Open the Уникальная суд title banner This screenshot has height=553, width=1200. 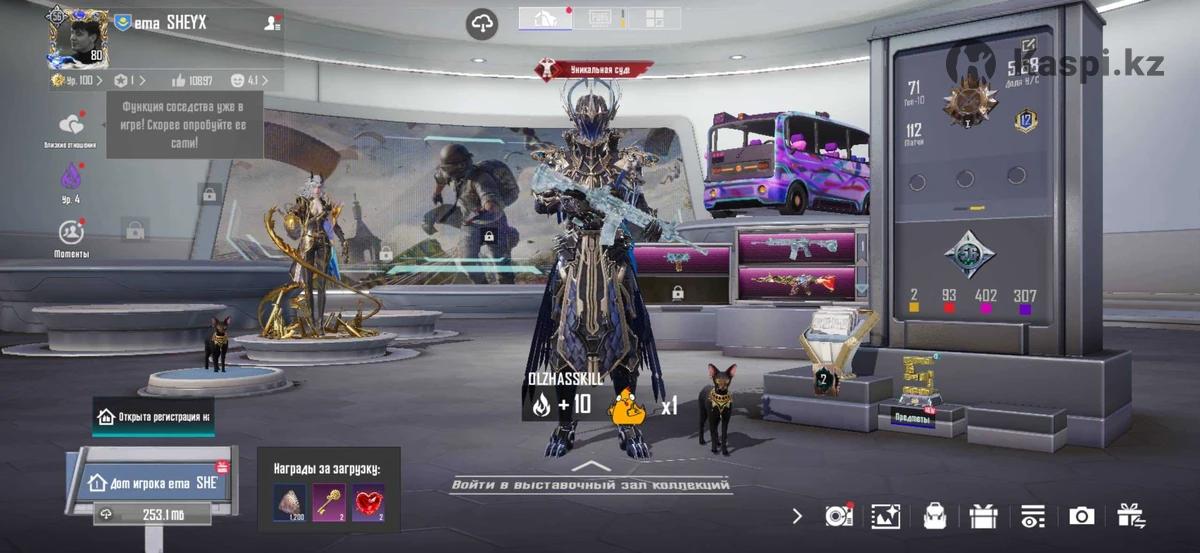pos(594,69)
